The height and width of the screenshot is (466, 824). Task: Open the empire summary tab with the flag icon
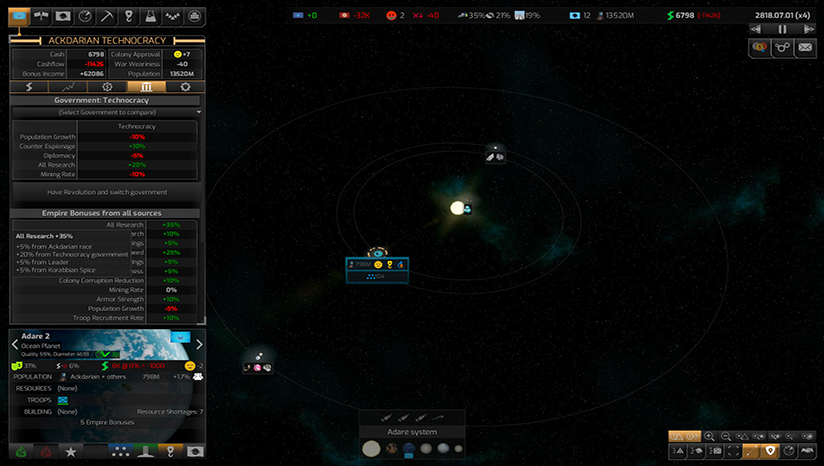[19, 16]
